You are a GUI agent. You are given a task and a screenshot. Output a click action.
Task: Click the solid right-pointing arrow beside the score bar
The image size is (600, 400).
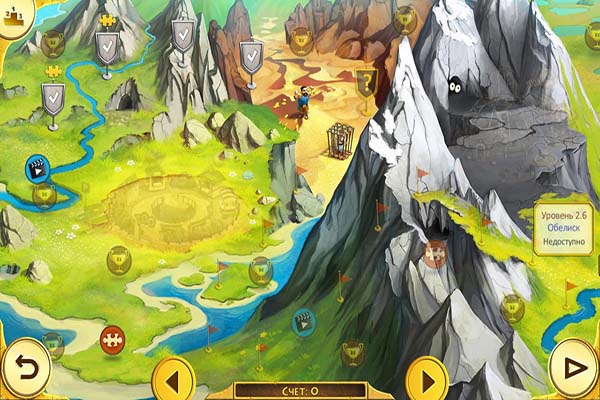pyautogui.click(x=427, y=379)
